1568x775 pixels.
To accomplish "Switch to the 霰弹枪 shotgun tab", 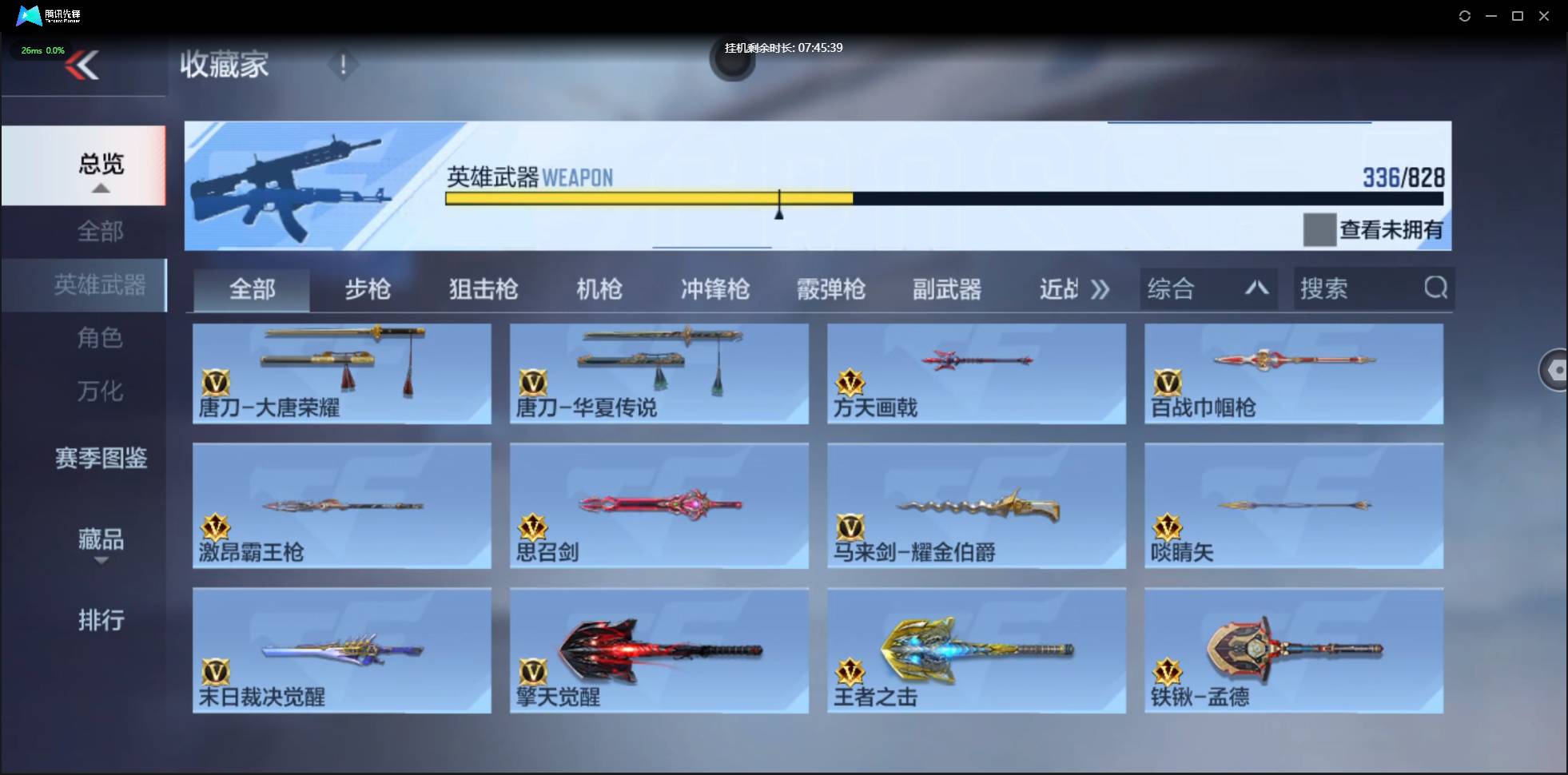I will coord(831,289).
